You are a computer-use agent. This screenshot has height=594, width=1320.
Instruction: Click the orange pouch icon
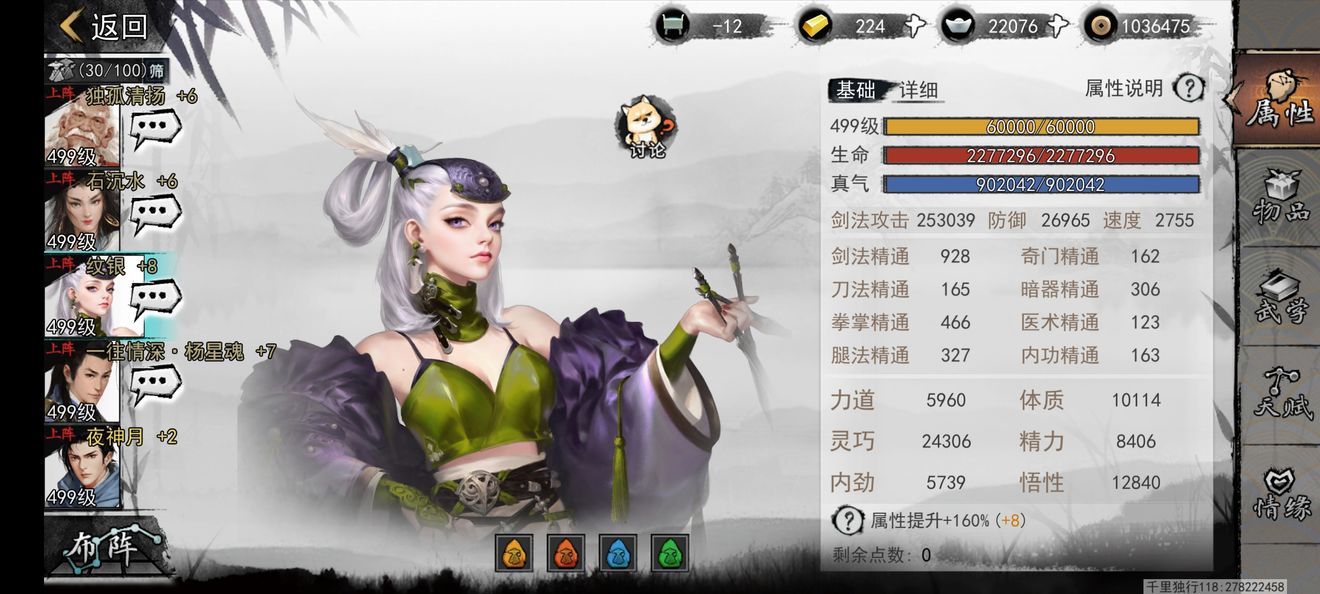(513, 552)
